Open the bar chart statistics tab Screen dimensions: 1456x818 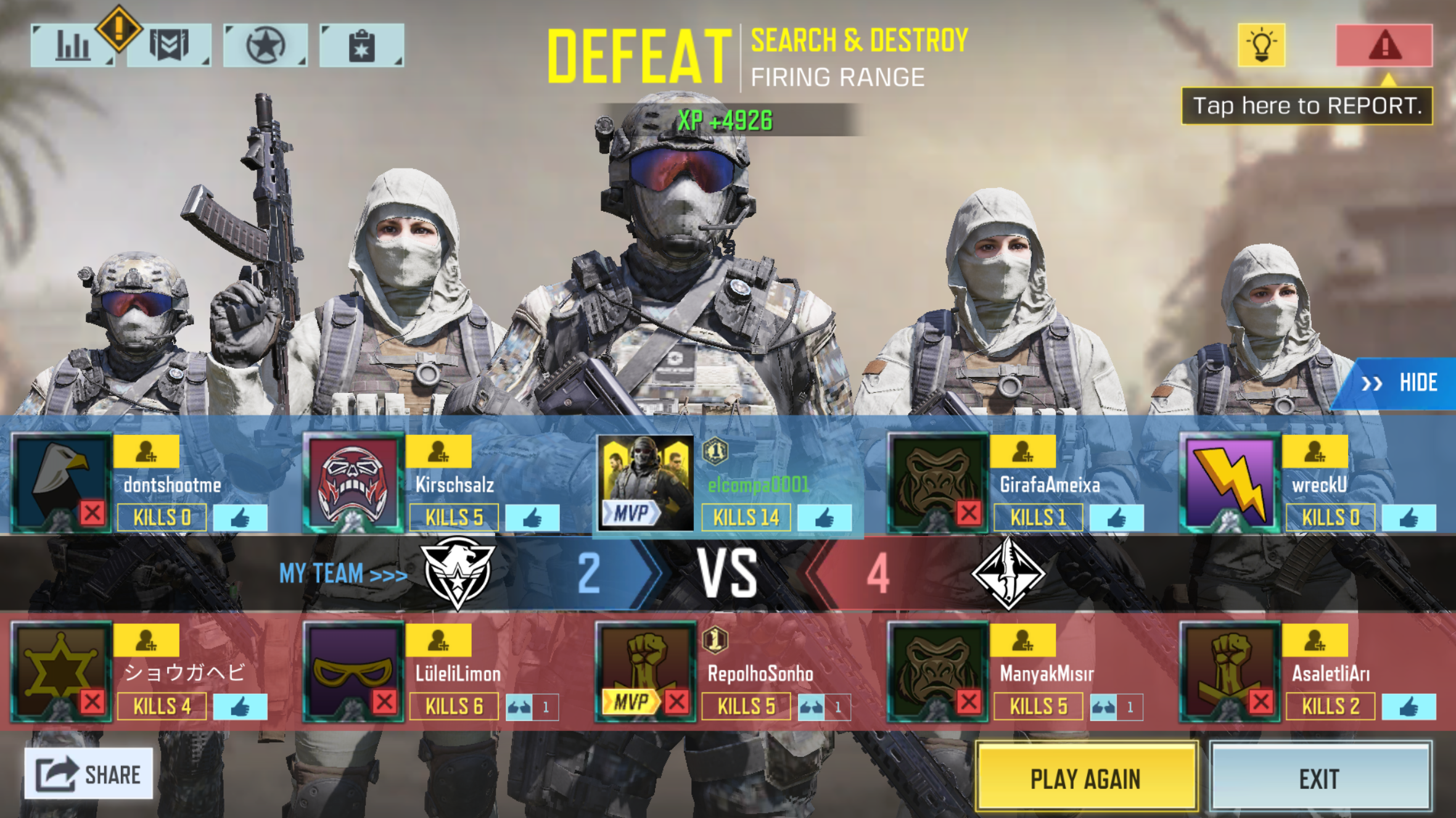(73, 45)
